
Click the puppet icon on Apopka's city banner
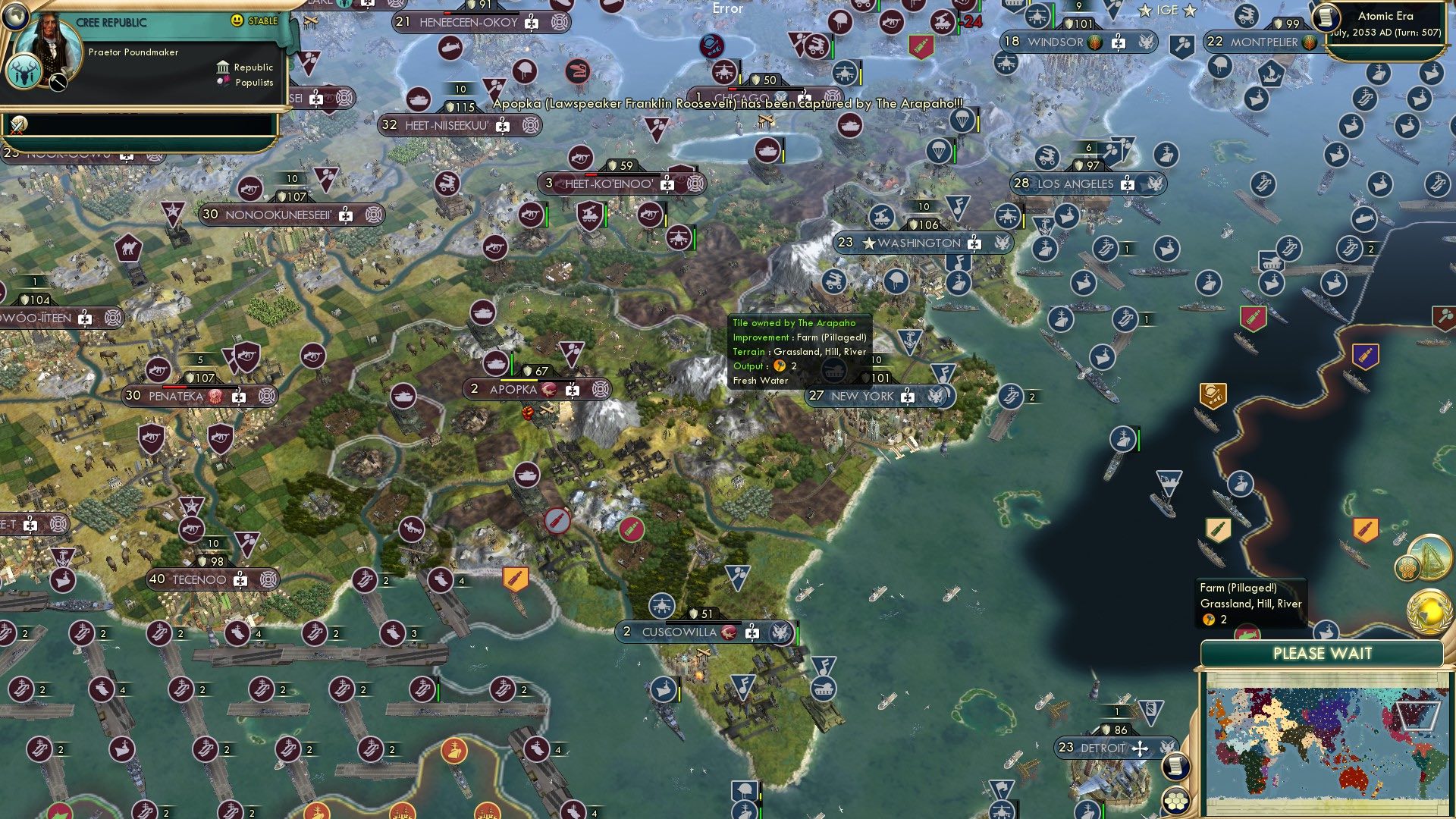click(x=573, y=389)
